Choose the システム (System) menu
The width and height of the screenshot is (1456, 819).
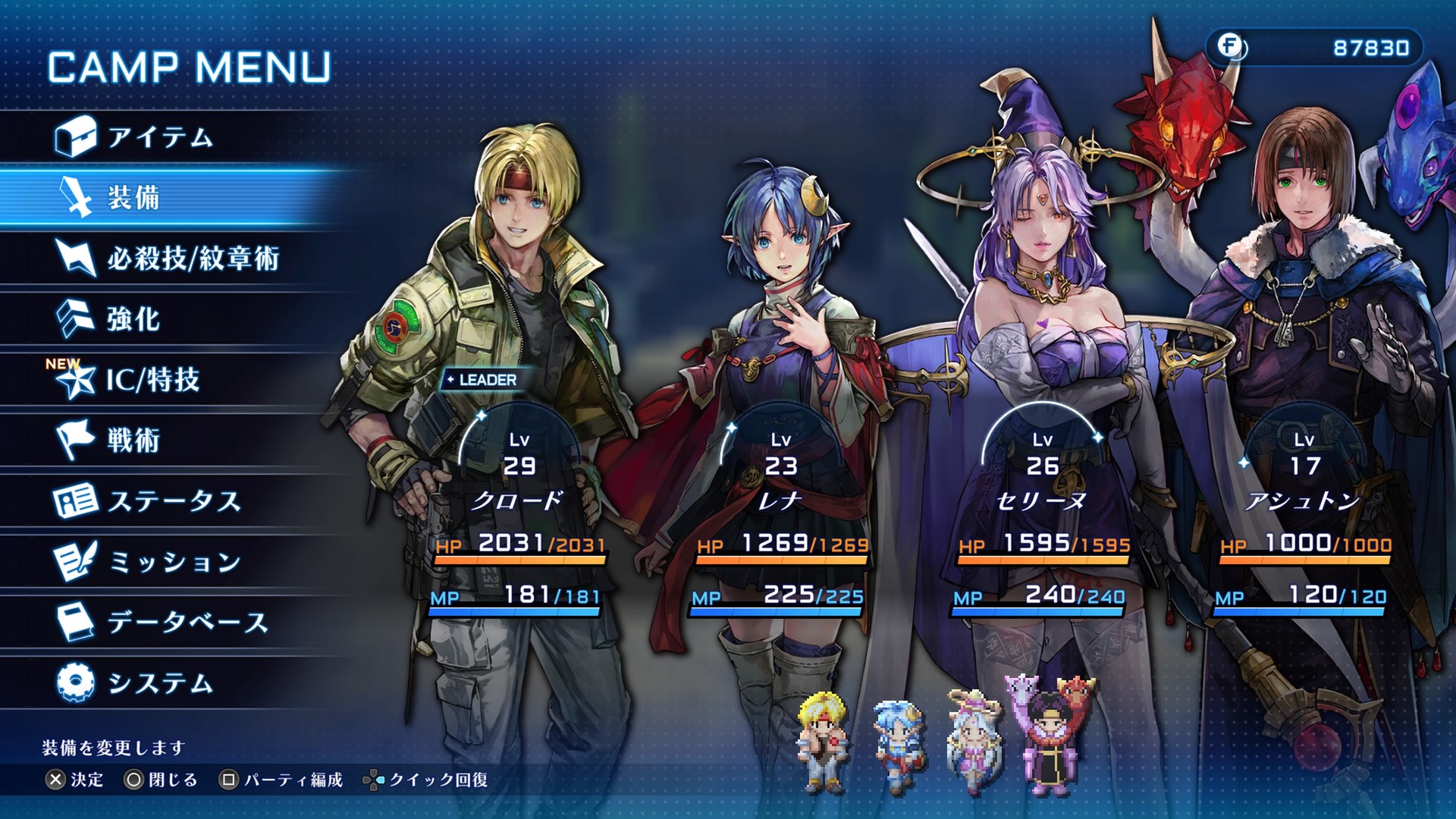click(x=159, y=683)
